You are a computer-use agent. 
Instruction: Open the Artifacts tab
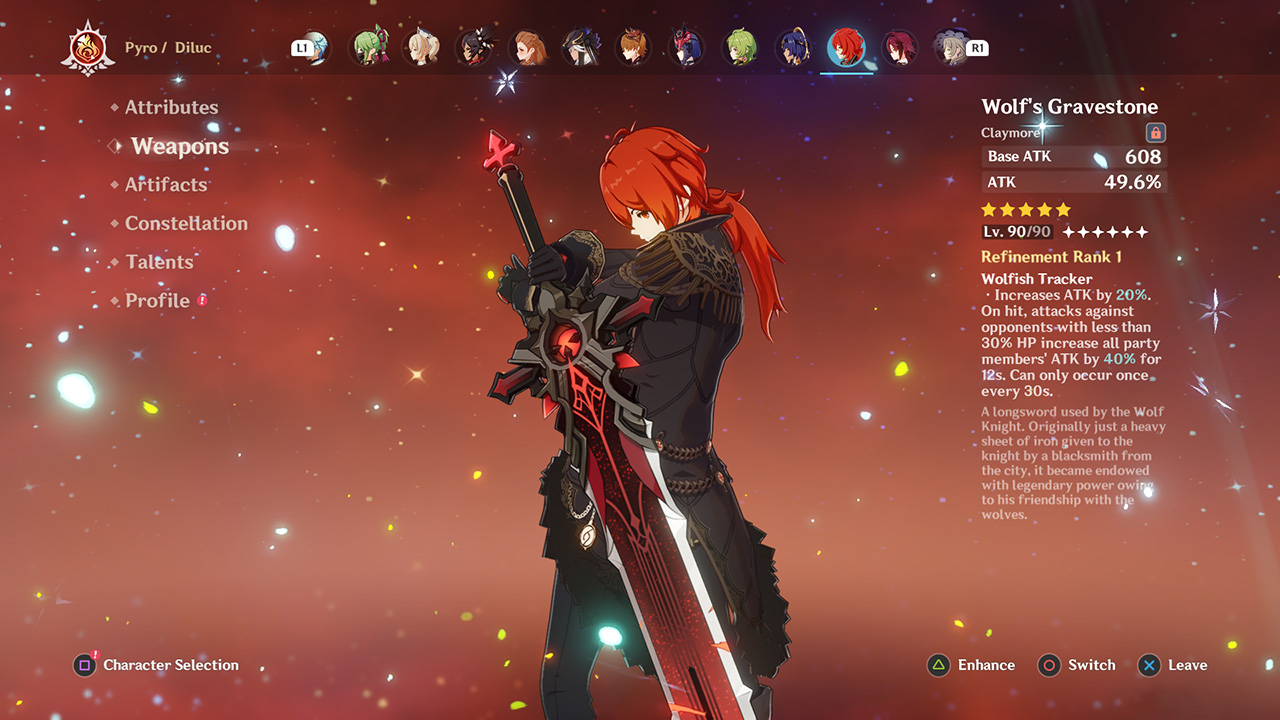click(166, 184)
